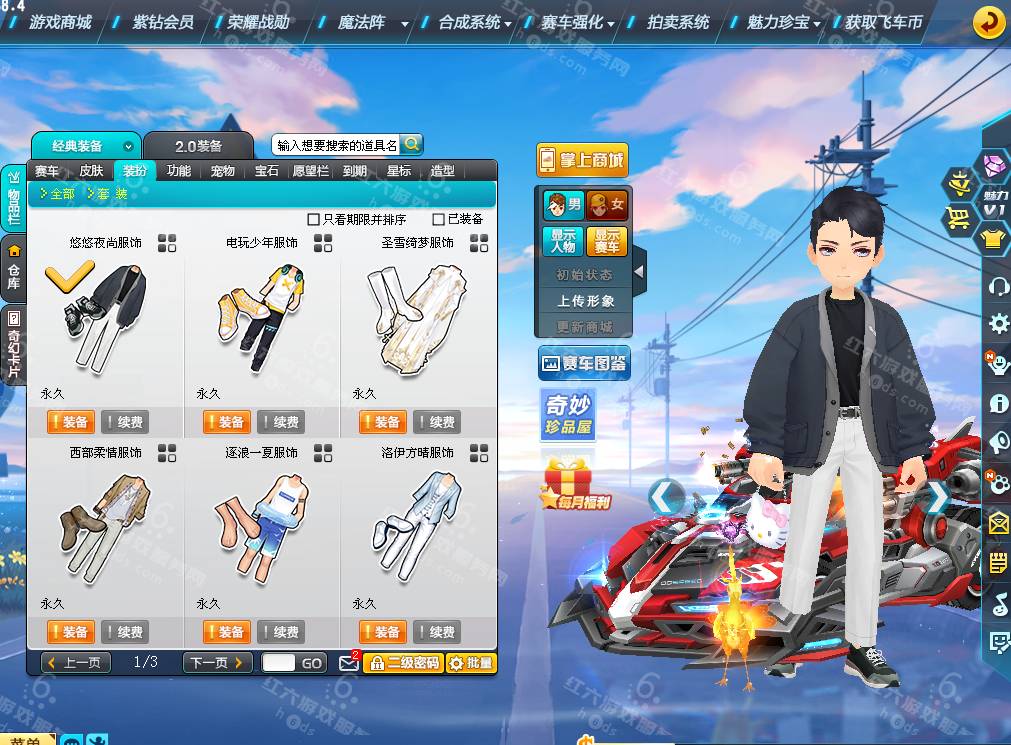Image resolution: width=1011 pixels, height=745 pixels.
Task: Select the 赛车 category tab
Action: (x=47, y=171)
